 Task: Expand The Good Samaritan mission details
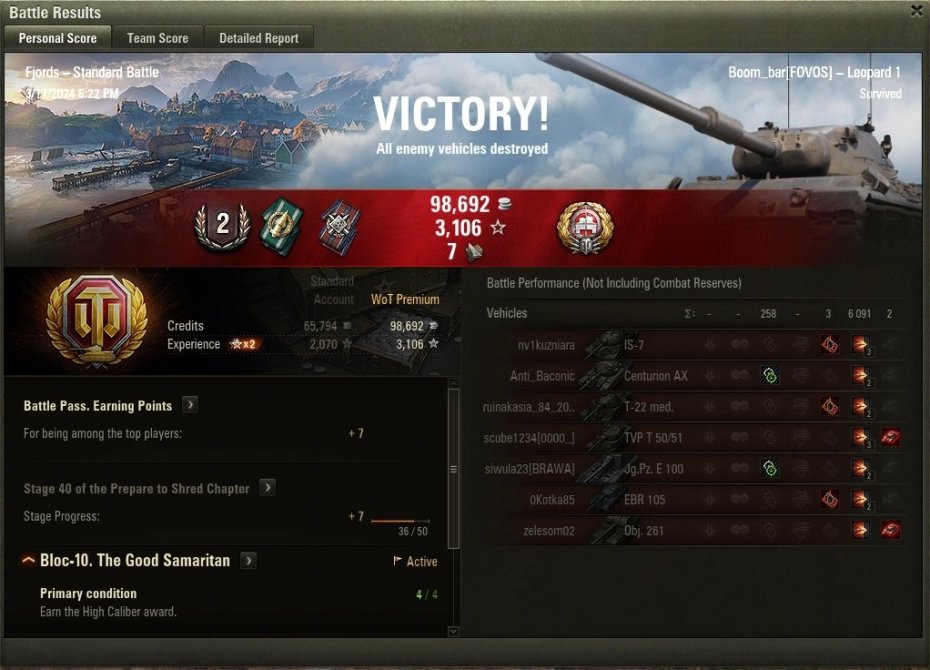(x=248, y=561)
